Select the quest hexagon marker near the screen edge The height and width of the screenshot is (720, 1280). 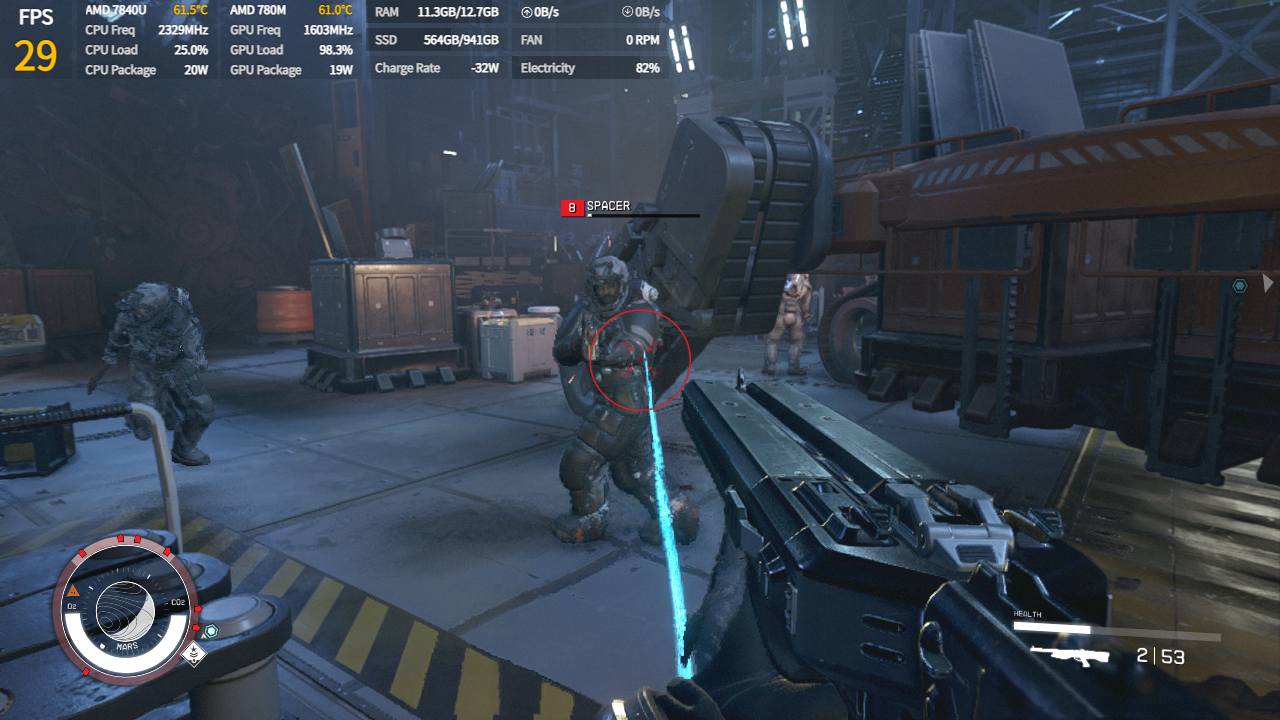pyautogui.click(x=1240, y=286)
